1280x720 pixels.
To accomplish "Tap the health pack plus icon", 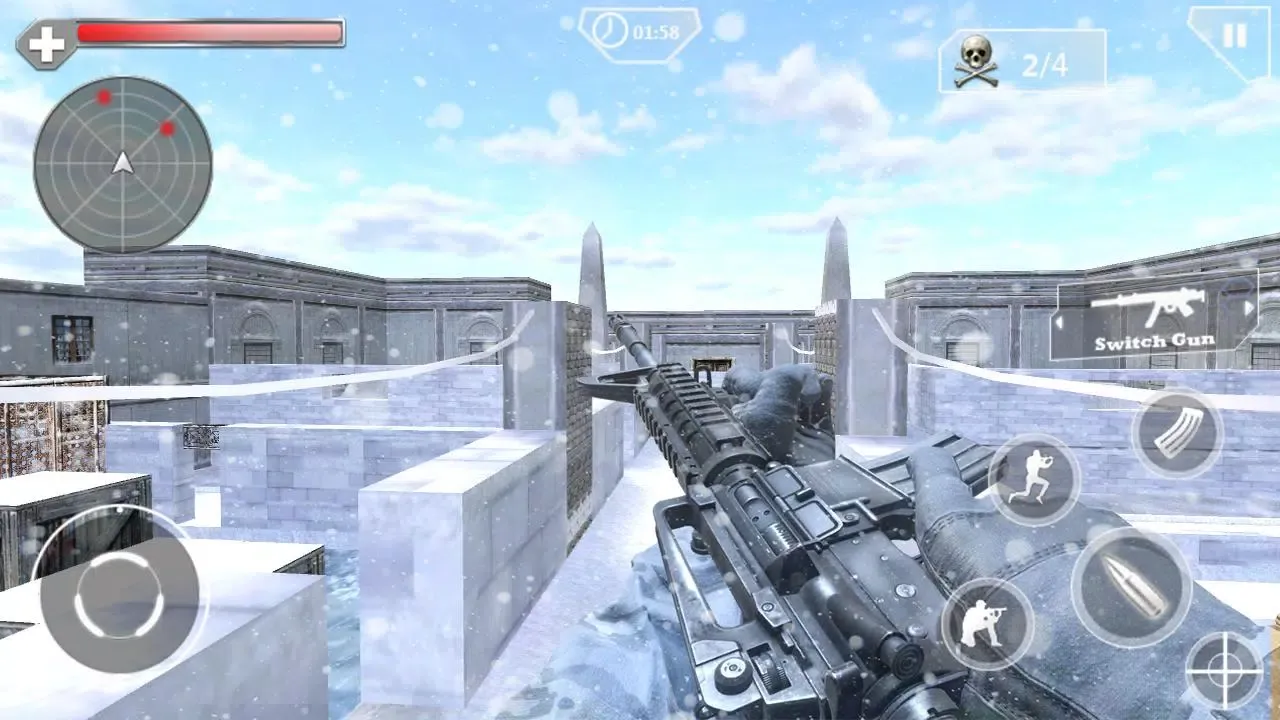I will (44, 42).
